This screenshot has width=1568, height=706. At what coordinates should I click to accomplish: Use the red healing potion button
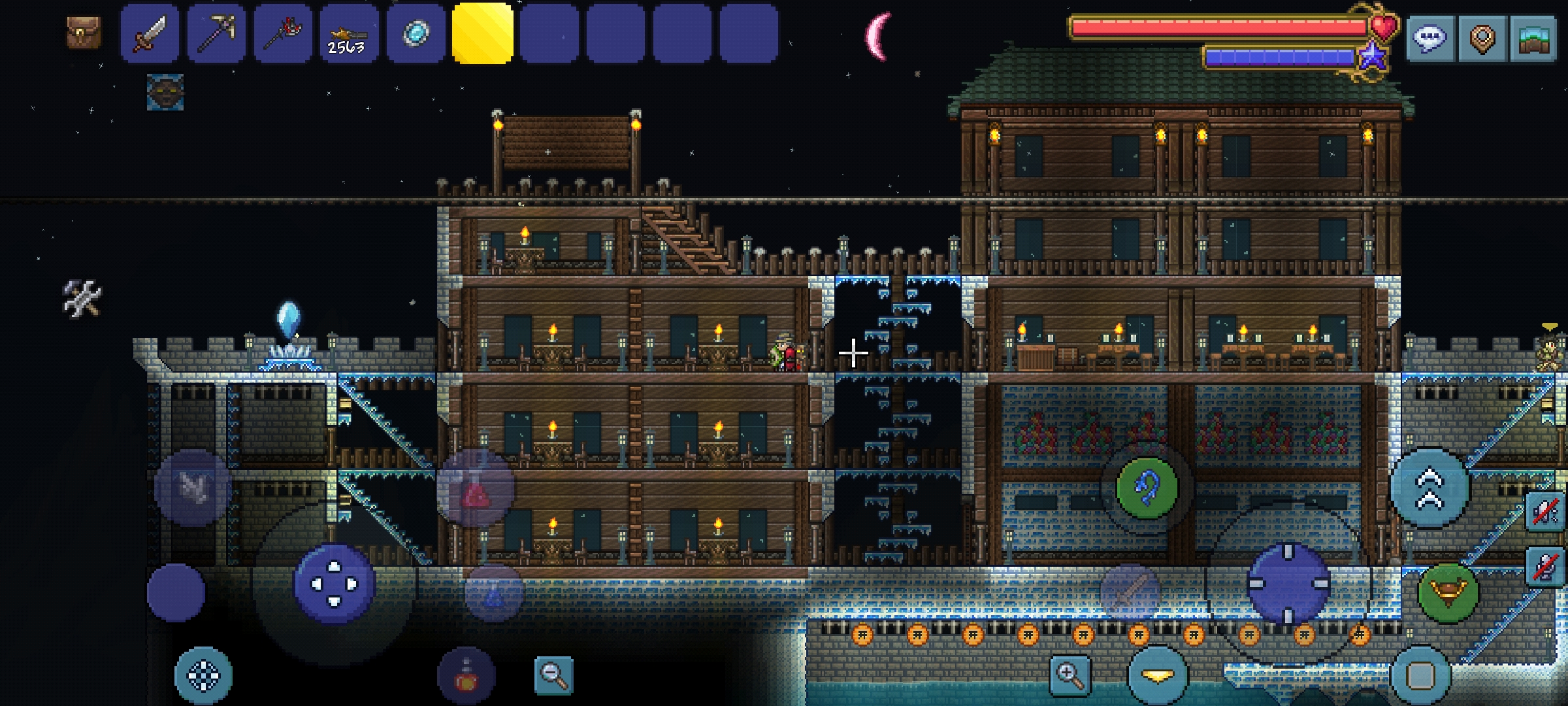pos(476,488)
